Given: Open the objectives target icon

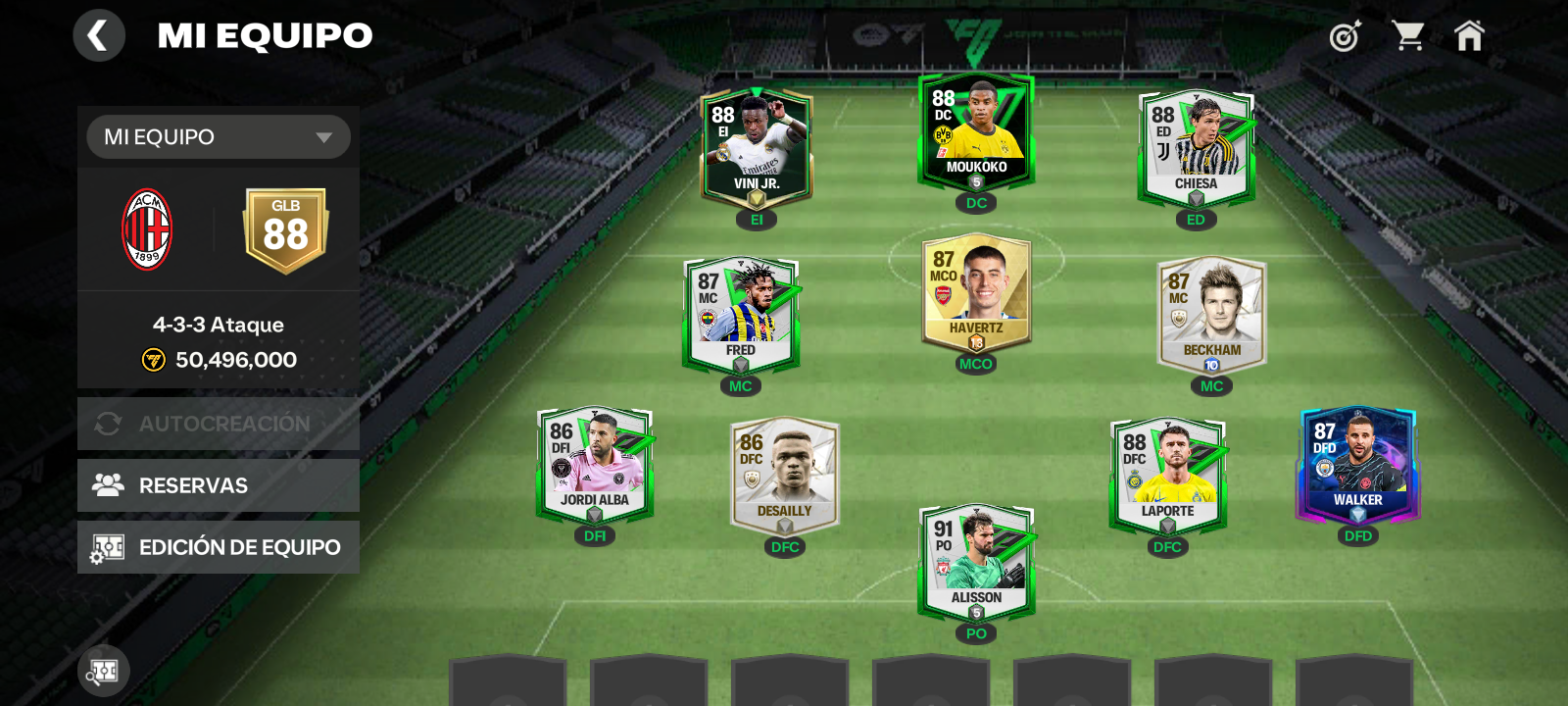Looking at the screenshot, I should (1345, 37).
